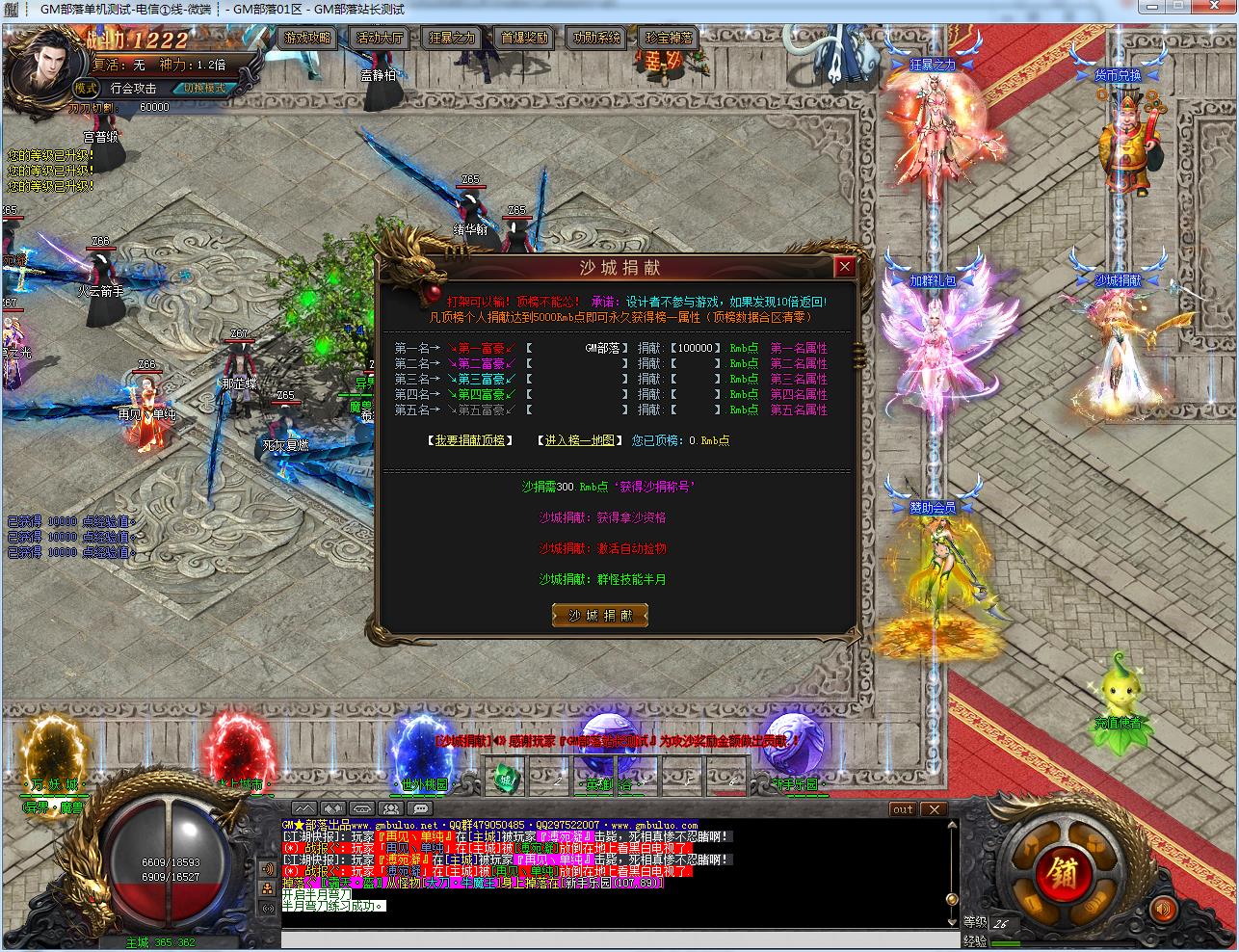The width and height of the screenshot is (1239, 952).
Task: Open the 游戏攻略 menu
Action: (x=308, y=39)
